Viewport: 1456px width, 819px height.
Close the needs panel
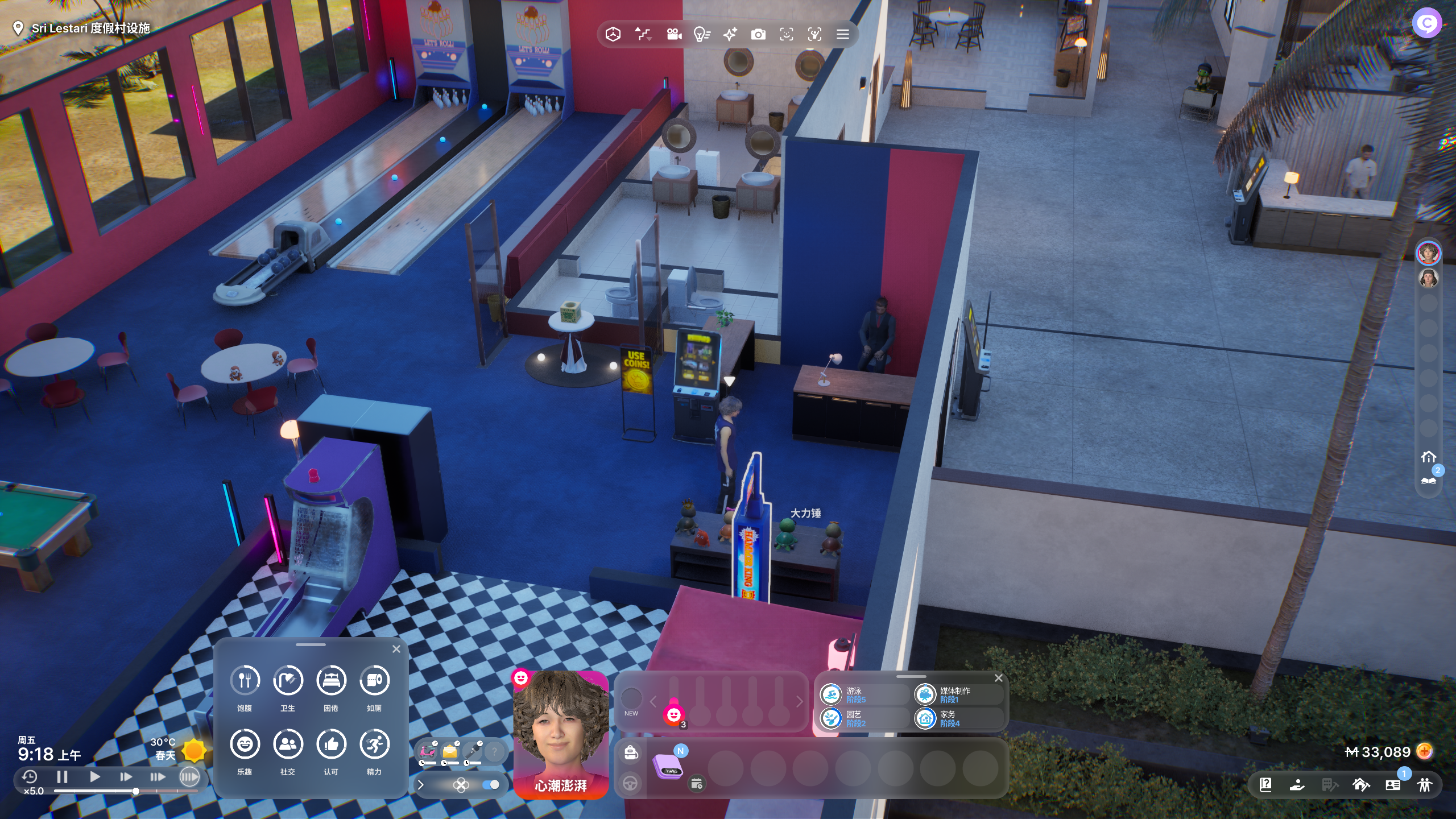coord(396,649)
